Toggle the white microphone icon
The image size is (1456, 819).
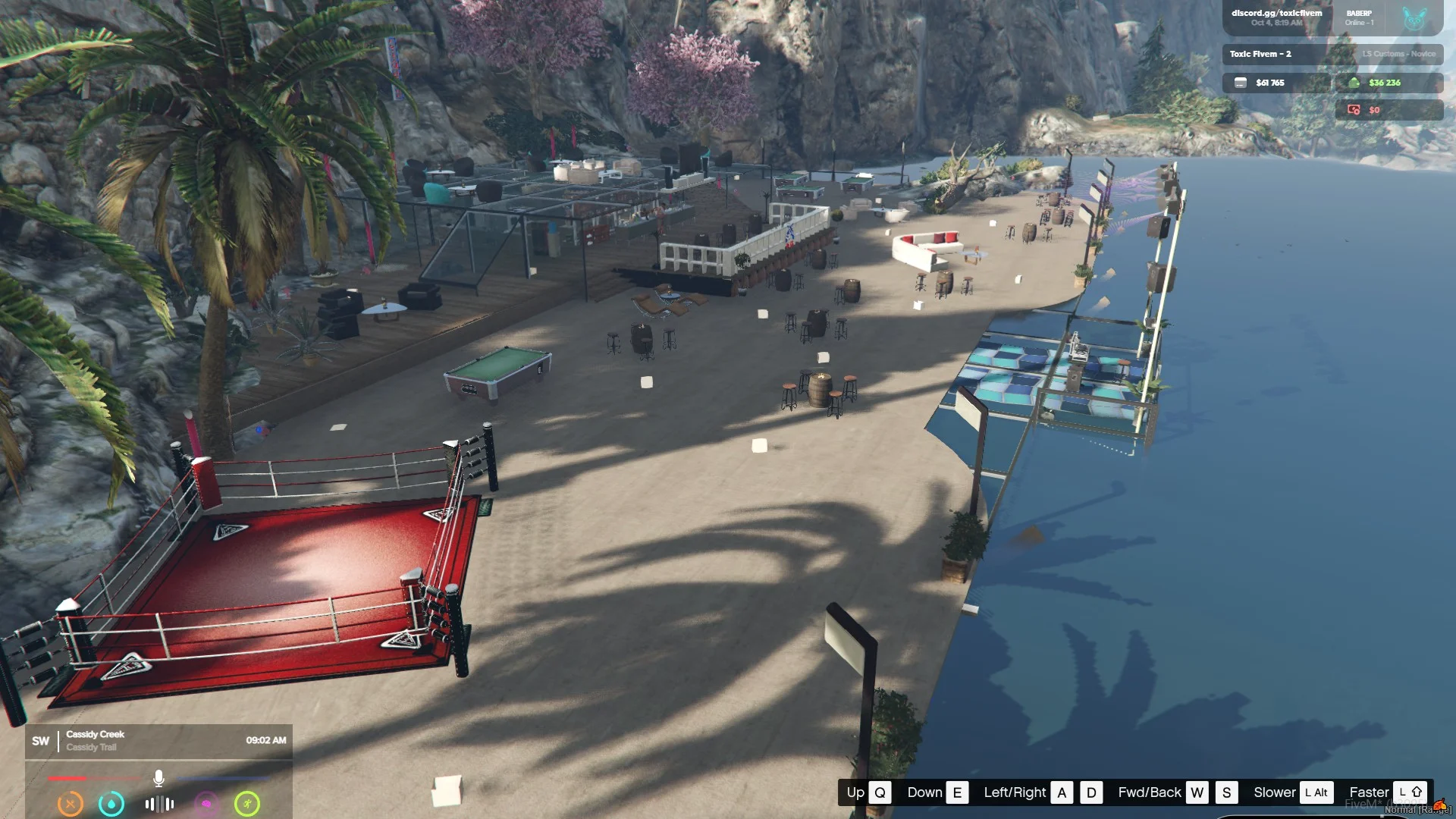(158, 778)
